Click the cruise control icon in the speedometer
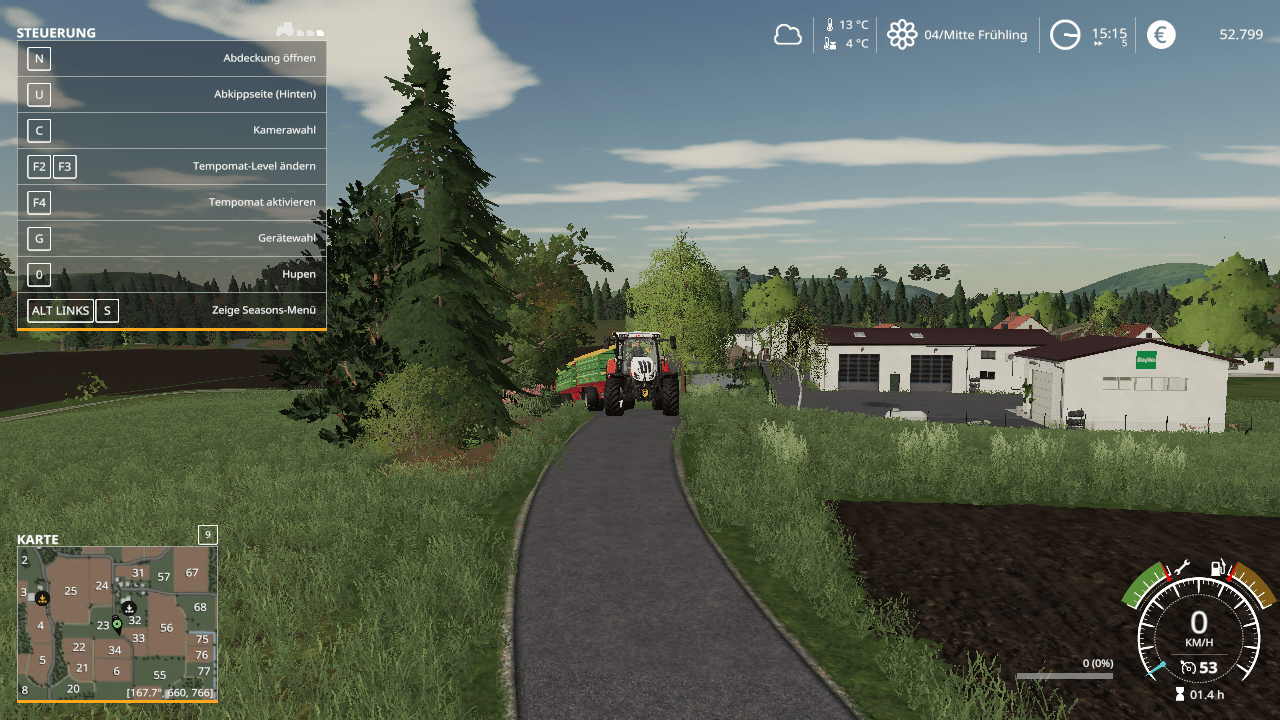 point(1188,667)
